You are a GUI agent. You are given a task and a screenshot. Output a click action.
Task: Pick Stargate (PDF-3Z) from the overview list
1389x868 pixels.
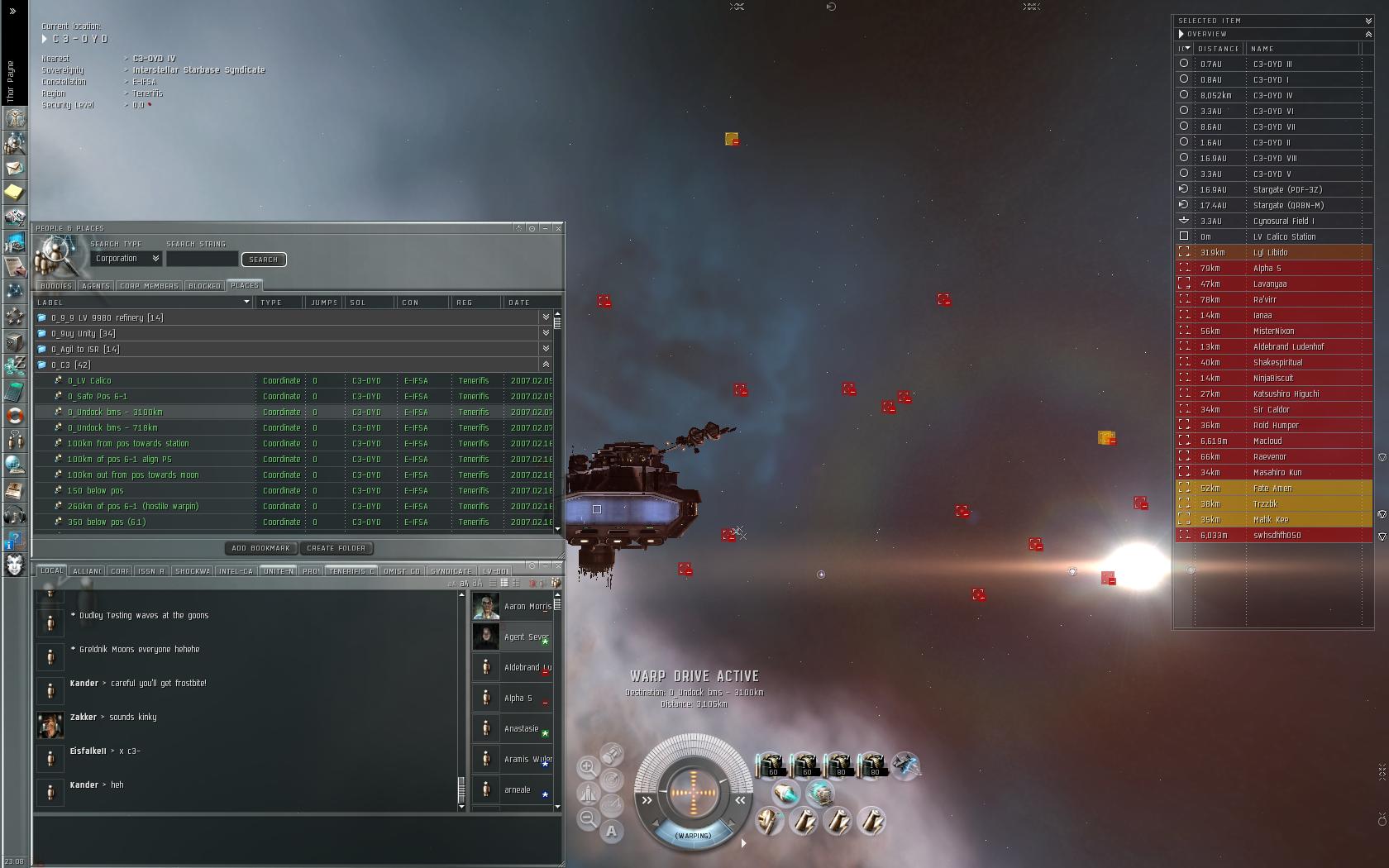coord(1287,190)
